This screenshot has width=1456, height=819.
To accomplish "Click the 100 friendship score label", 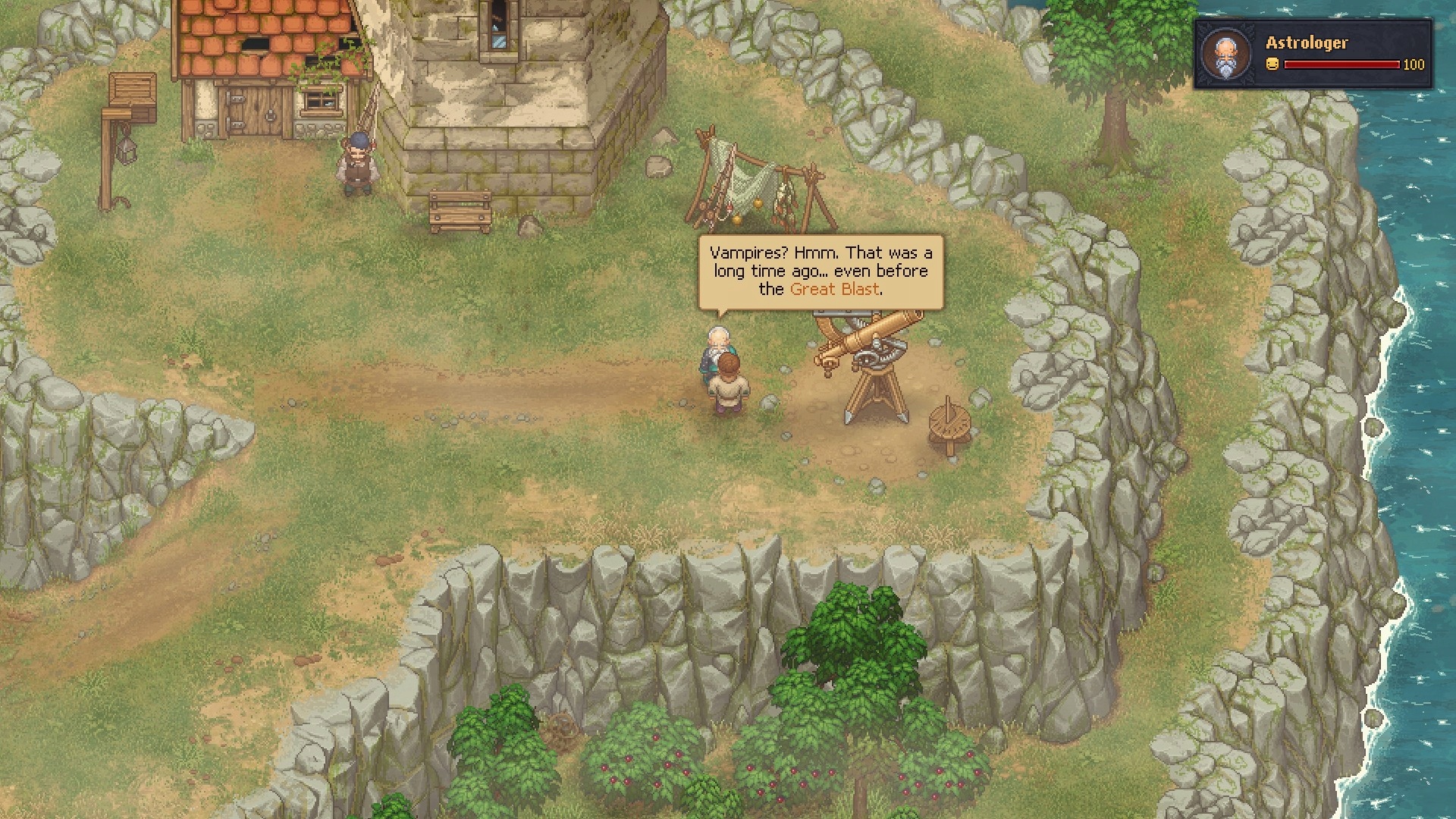I will coord(1413,65).
